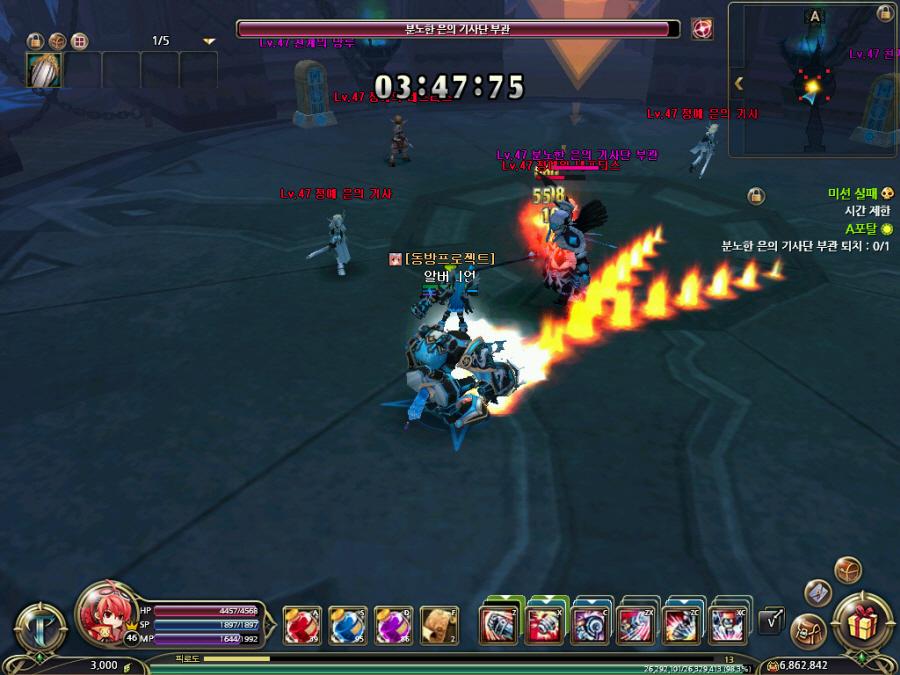Select the white feather buff slot
Viewport: 900px width, 675px height.
pyautogui.click(x=44, y=70)
